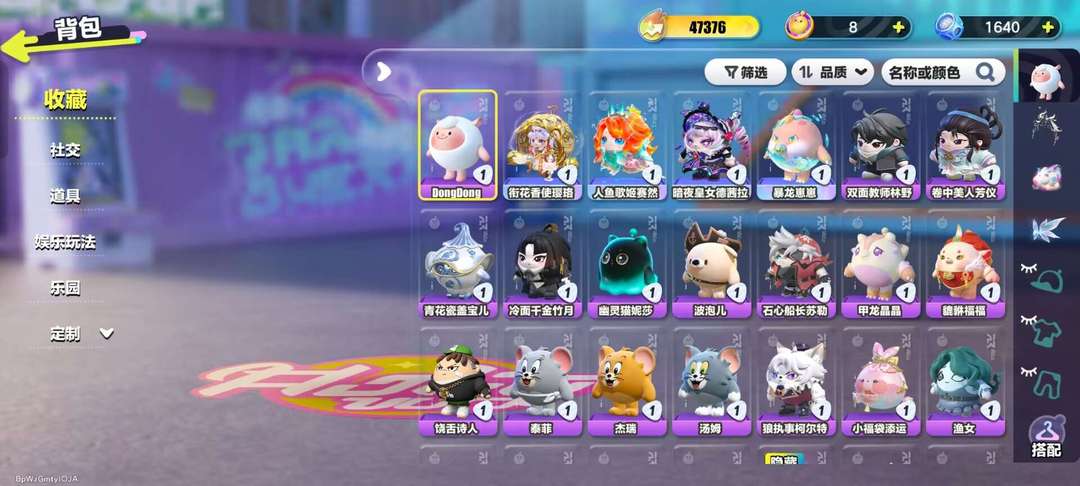Collapse the panel with the arrow button
The width and height of the screenshot is (1080, 486).
(x=383, y=71)
